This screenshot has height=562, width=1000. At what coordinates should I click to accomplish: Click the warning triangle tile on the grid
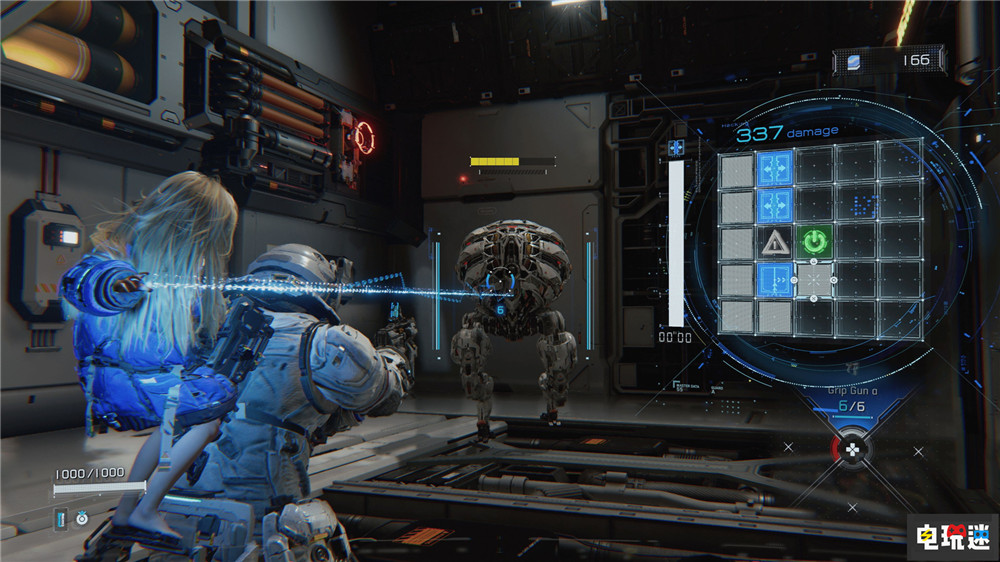click(x=775, y=242)
